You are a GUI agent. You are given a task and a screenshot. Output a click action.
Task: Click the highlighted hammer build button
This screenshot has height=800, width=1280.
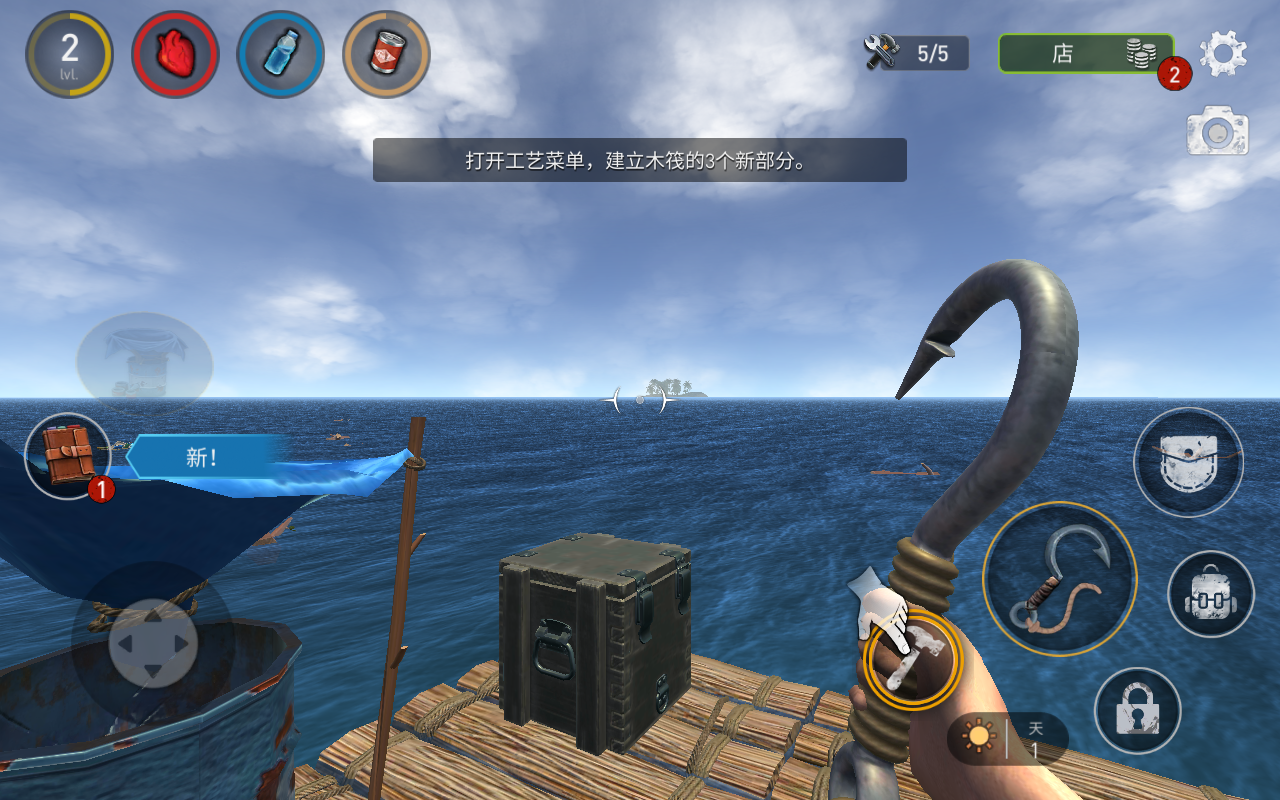click(912, 658)
